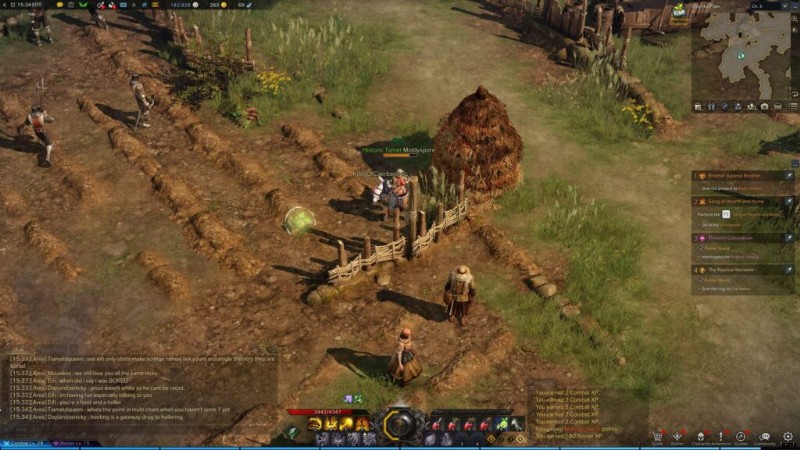Select the 'Song of Hearth and Home' quest
Image resolution: width=800 pixels, height=450 pixels.
pos(738,201)
